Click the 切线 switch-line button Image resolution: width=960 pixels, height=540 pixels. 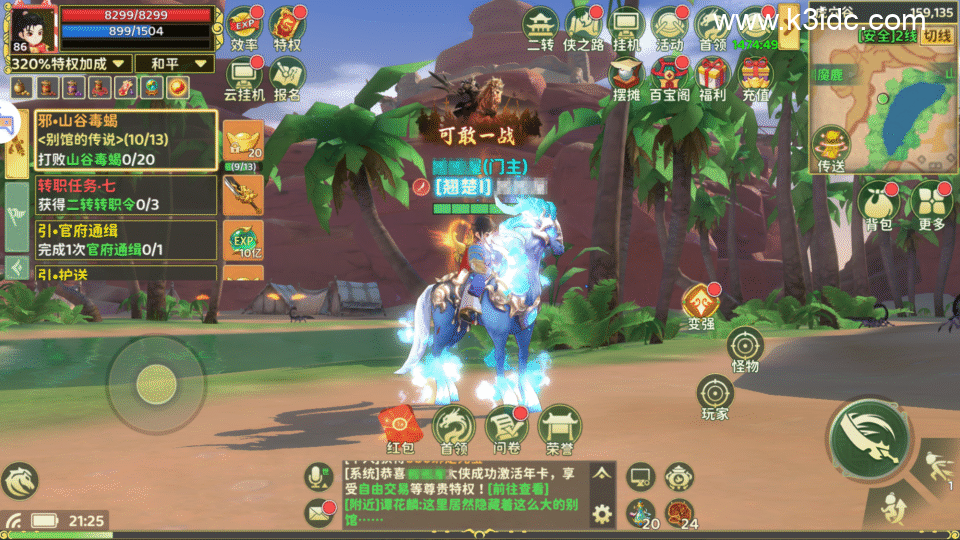(936, 35)
